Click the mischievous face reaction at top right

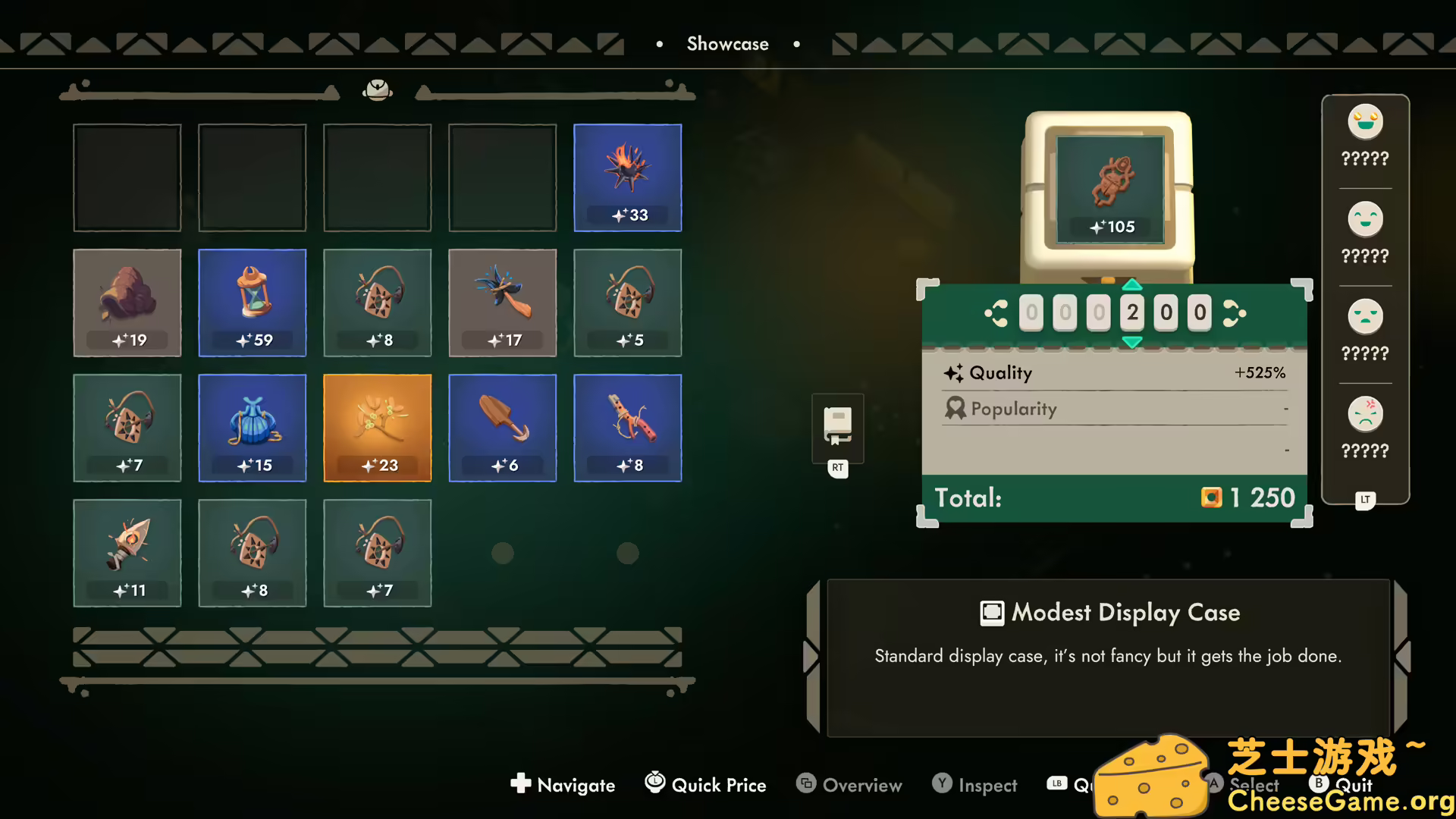click(1364, 121)
